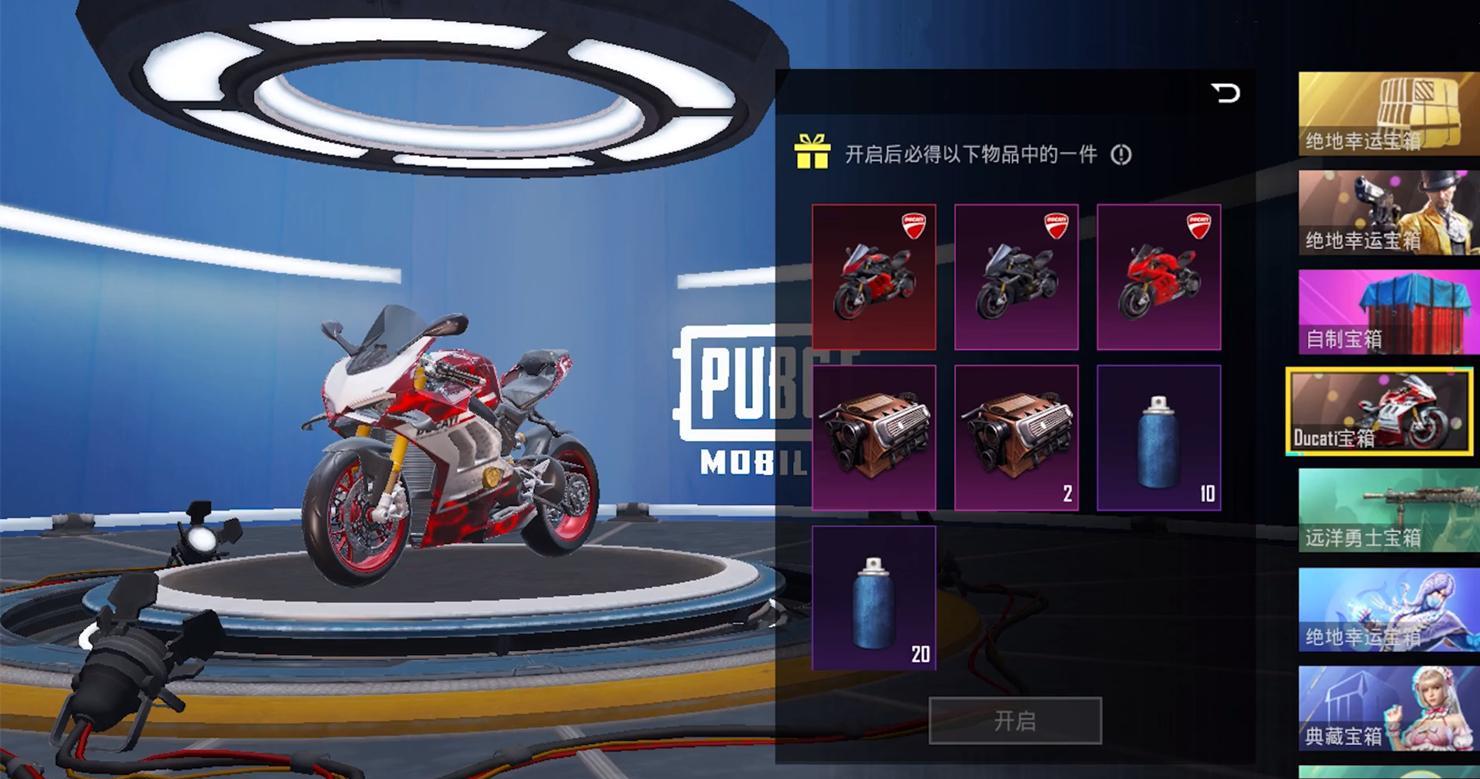The height and width of the screenshot is (779, 1480).
Task: Select the engine item without a count
Action: 874,438
